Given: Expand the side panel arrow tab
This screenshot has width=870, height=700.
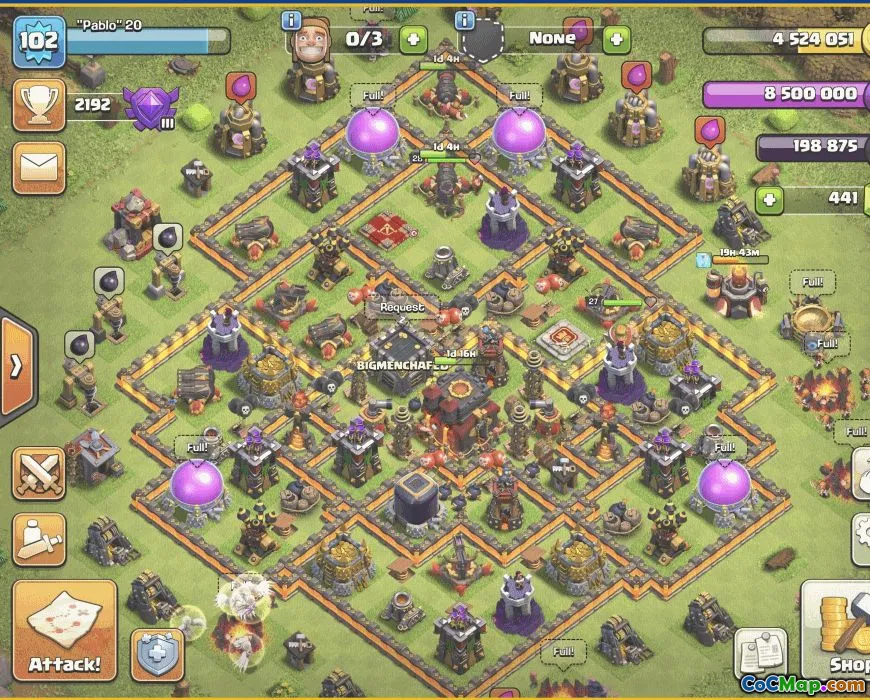Looking at the screenshot, I should point(17,366).
